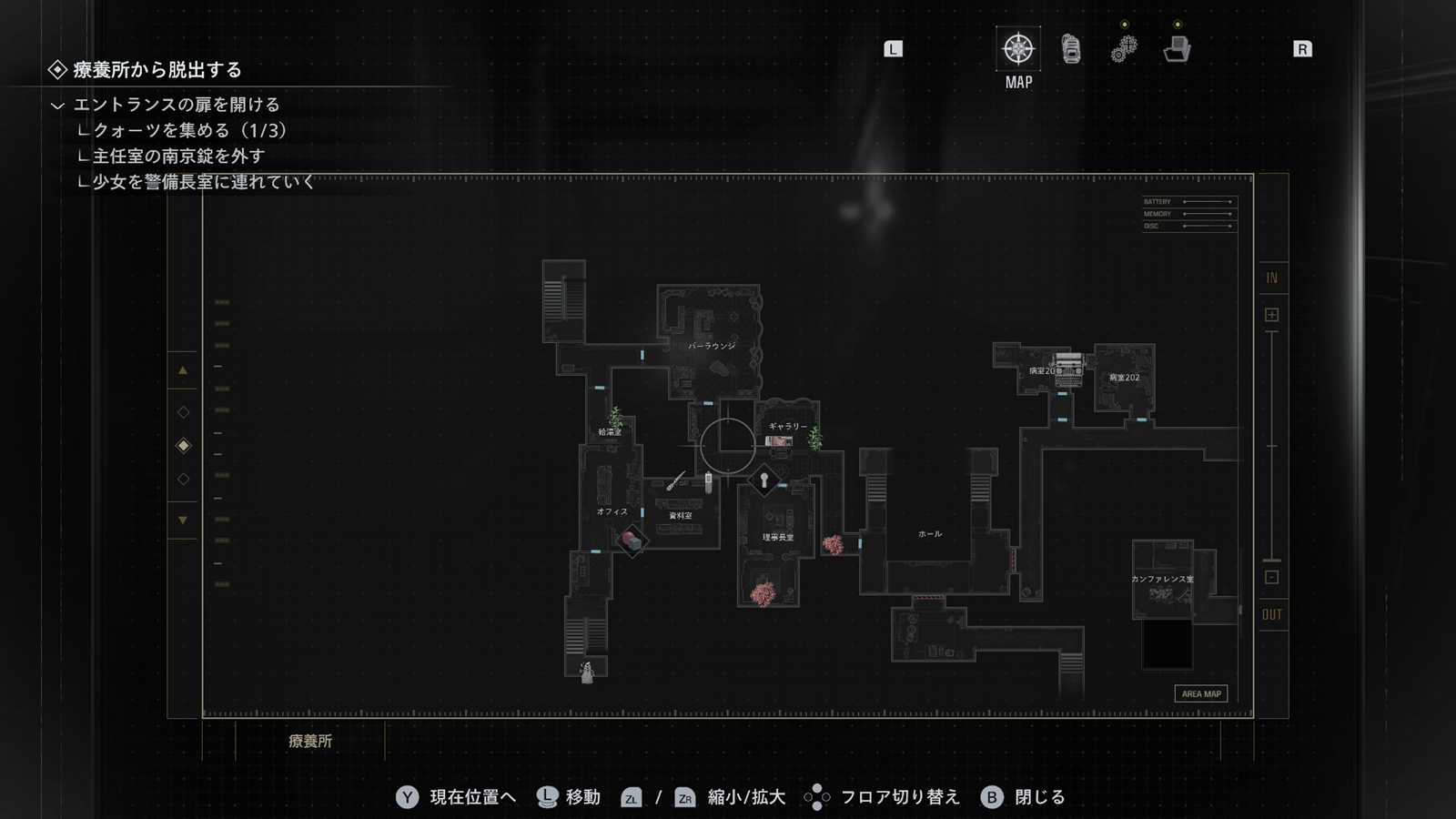
Task: Open the AREA MAP view
Action: (x=1200, y=693)
